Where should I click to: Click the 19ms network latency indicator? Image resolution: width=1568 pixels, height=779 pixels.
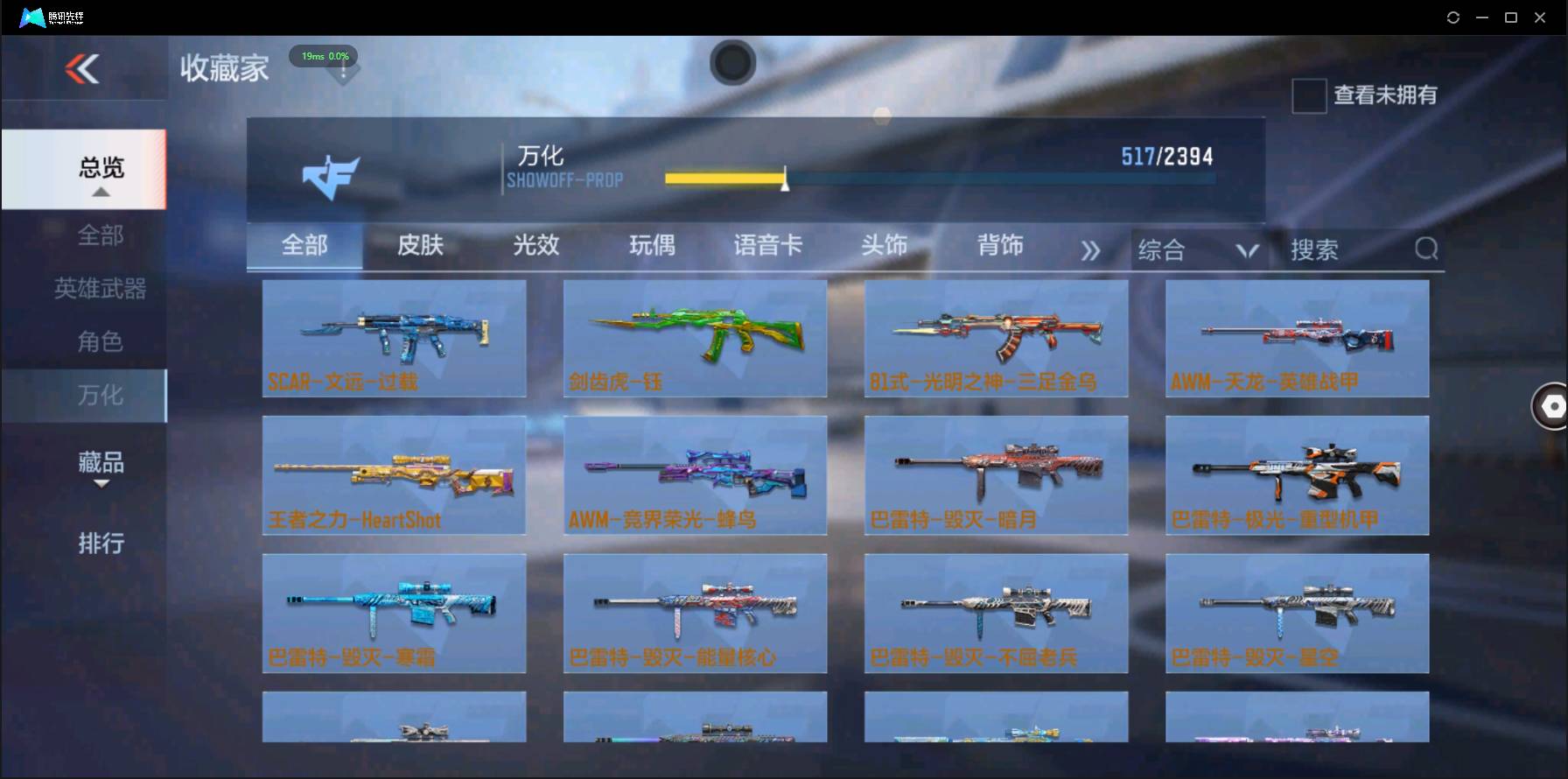[324, 55]
